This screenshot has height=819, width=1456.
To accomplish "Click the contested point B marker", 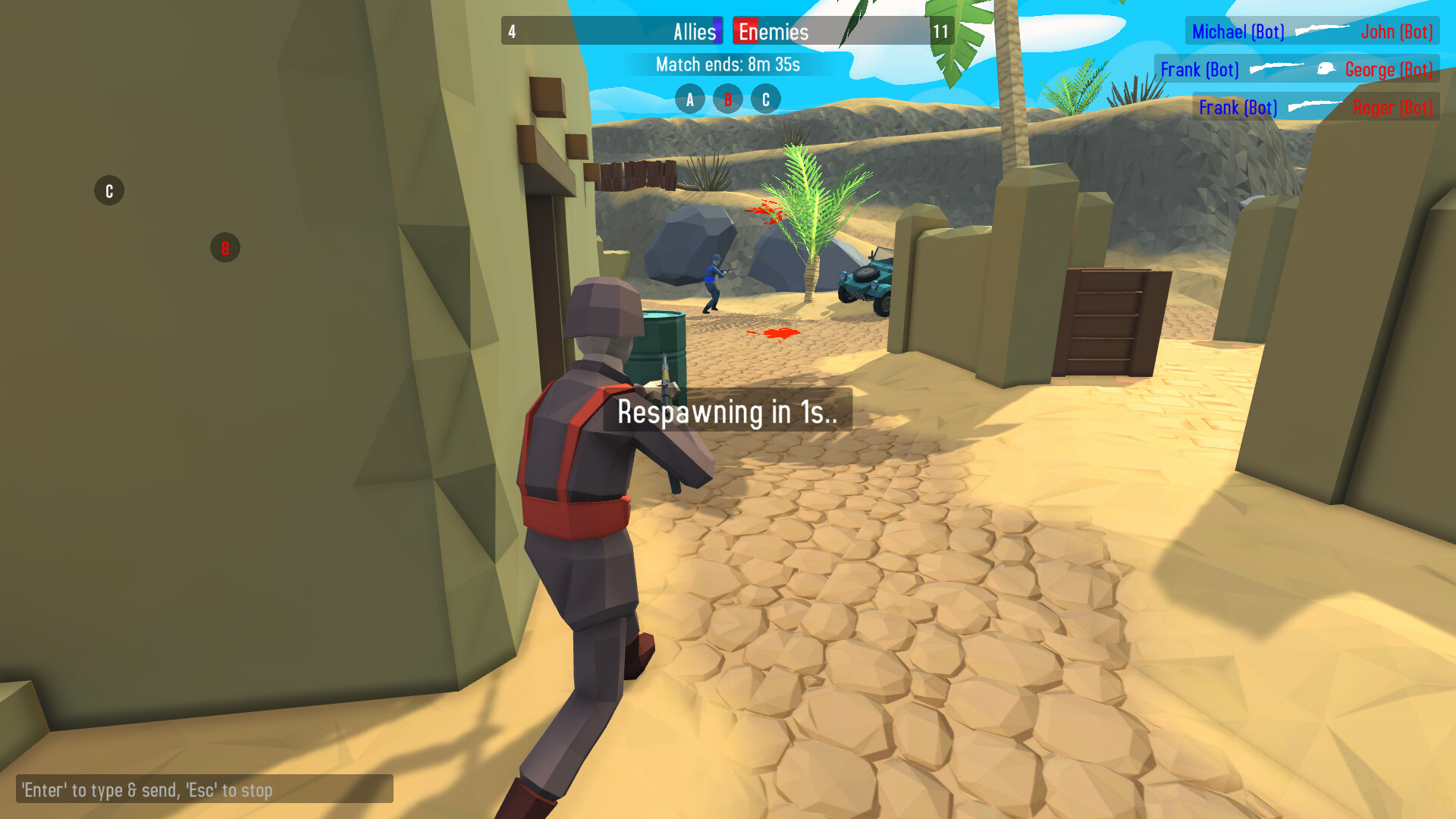I will coord(727,99).
